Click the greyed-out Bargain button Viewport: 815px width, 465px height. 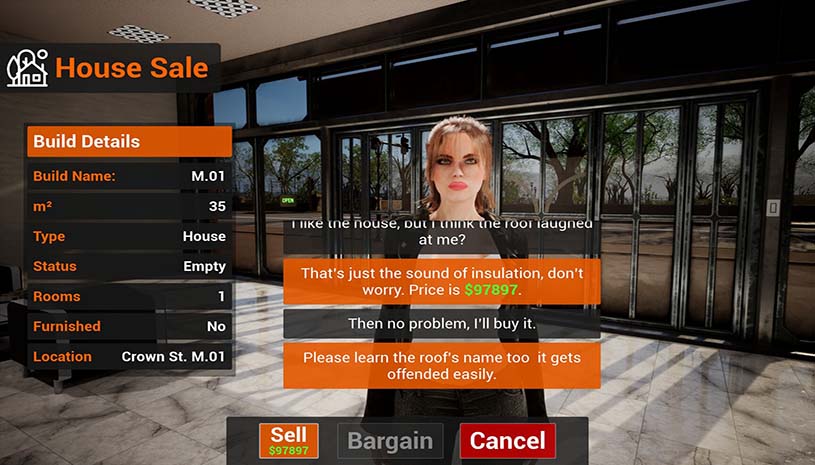click(x=390, y=441)
